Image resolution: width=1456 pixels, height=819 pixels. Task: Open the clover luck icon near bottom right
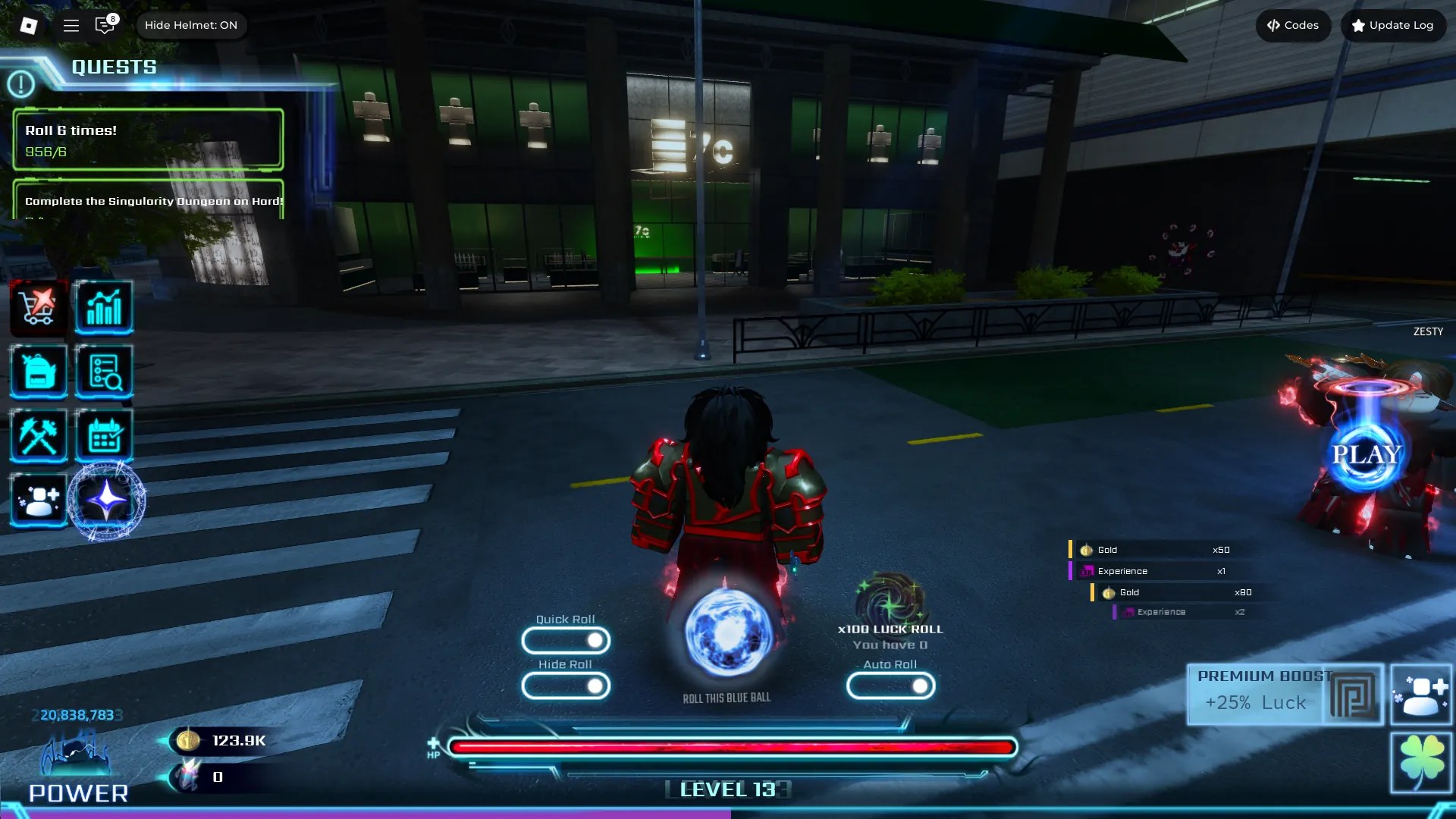[1424, 762]
